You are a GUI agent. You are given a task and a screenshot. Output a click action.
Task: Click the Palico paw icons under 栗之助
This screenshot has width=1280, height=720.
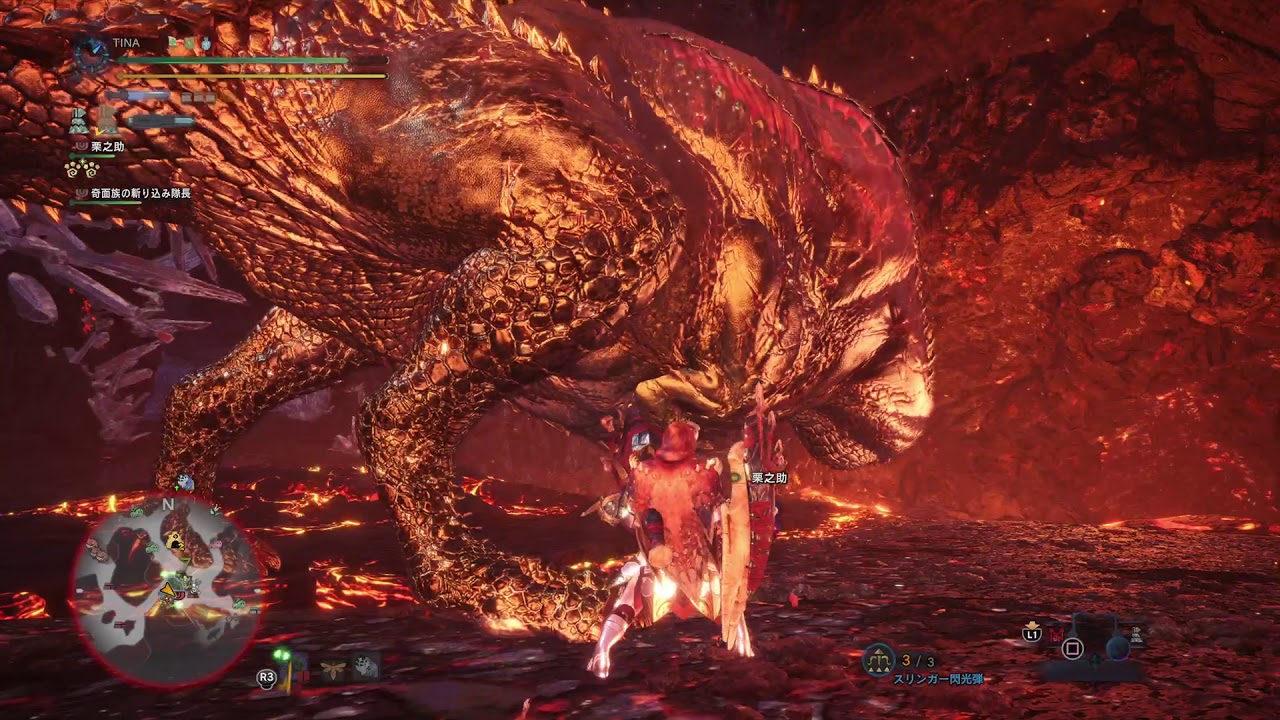(x=81, y=168)
